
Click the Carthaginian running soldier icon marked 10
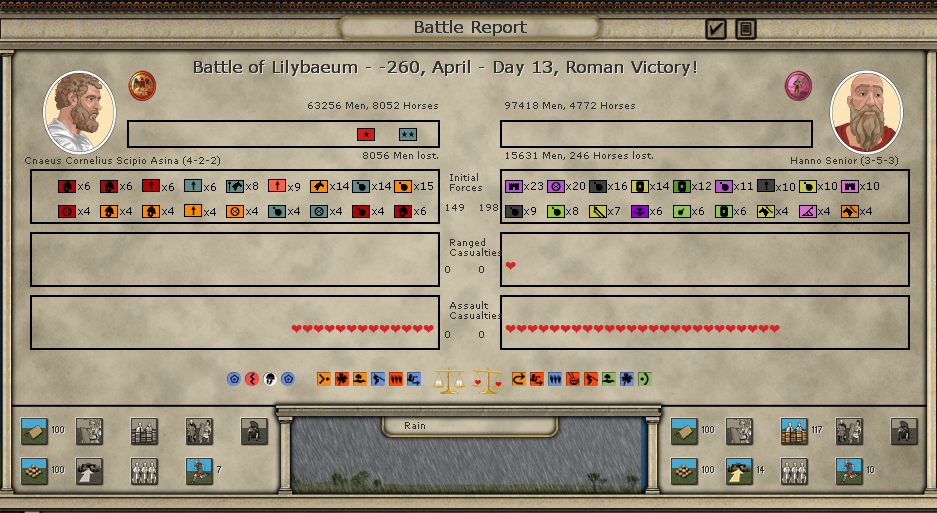coord(849,470)
